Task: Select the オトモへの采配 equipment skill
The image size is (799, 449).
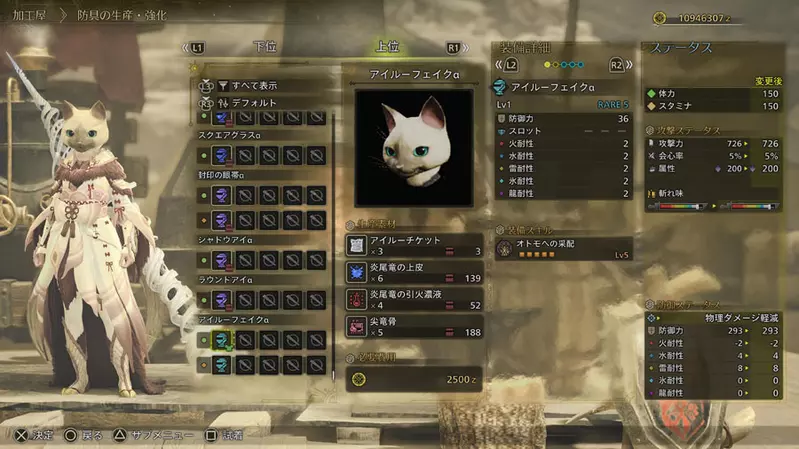Action: (564, 248)
